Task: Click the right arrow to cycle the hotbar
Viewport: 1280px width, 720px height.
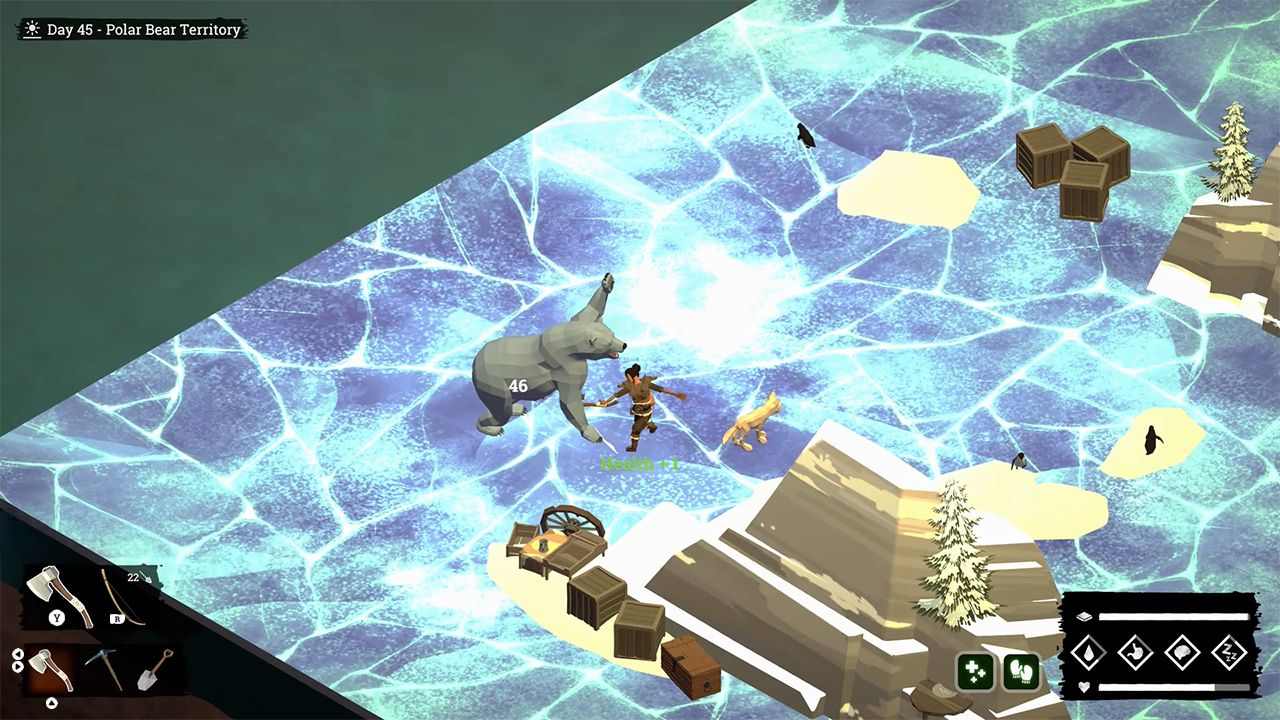Action: (18, 667)
